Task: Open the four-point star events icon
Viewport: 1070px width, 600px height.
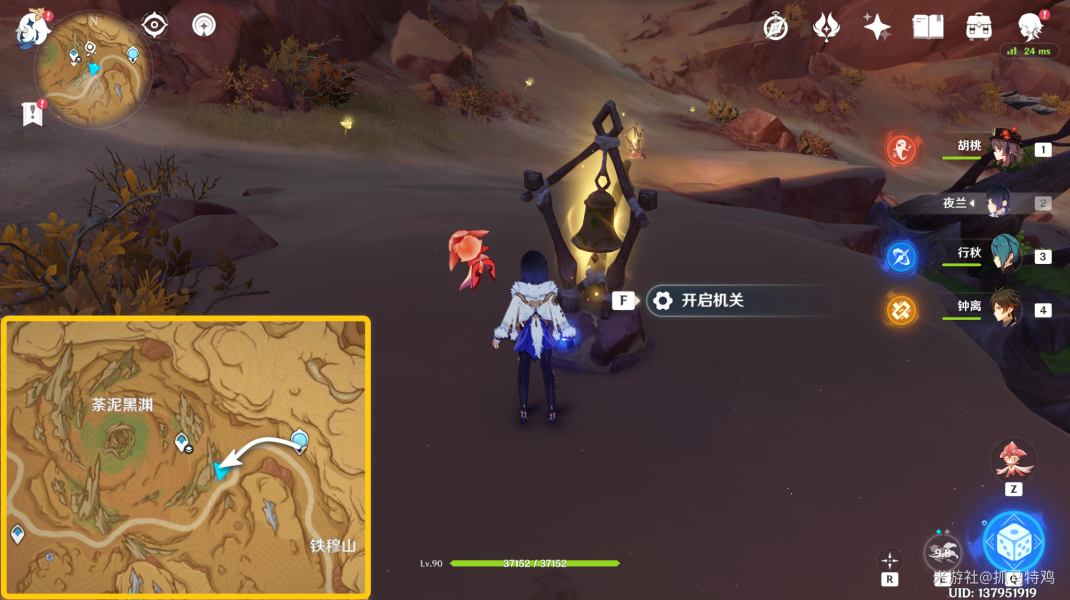Action: coord(877,27)
